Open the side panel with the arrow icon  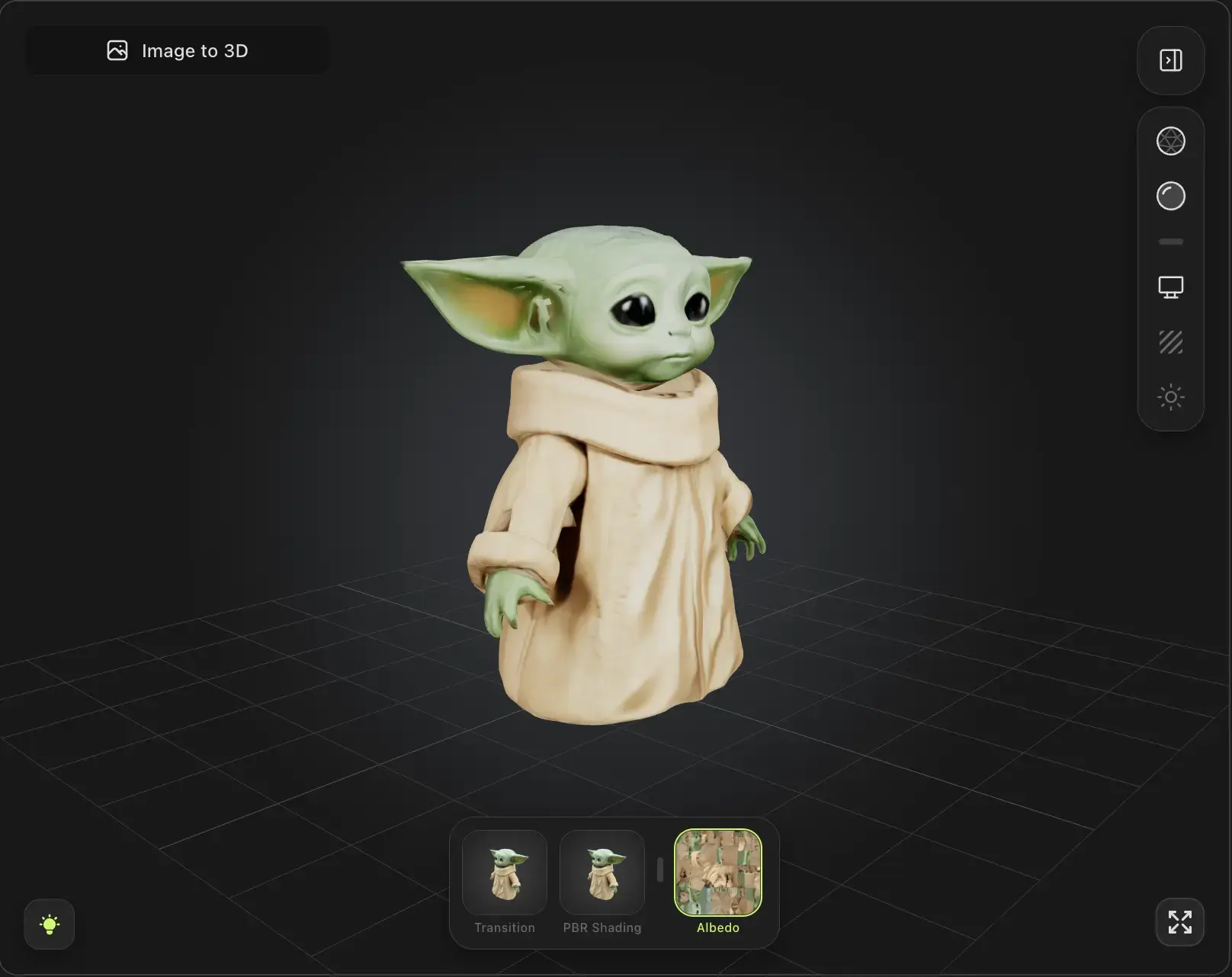point(1170,59)
